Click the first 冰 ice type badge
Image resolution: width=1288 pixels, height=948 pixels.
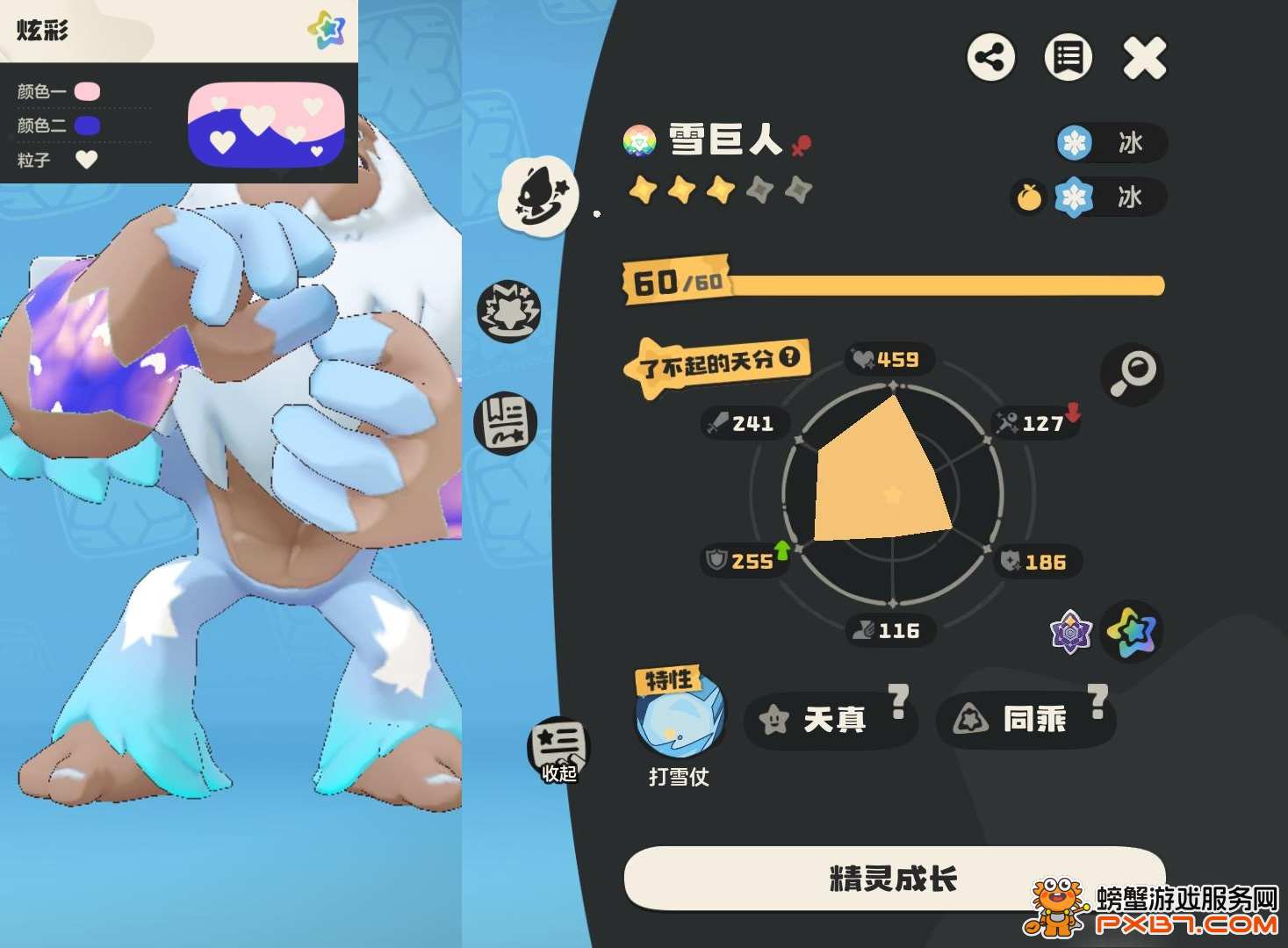tap(1111, 143)
